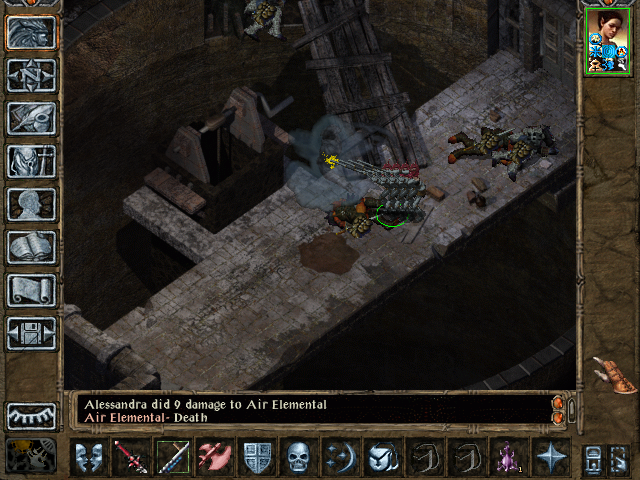Activate the talk masks action
The height and width of the screenshot is (480, 640).
click(x=89, y=457)
